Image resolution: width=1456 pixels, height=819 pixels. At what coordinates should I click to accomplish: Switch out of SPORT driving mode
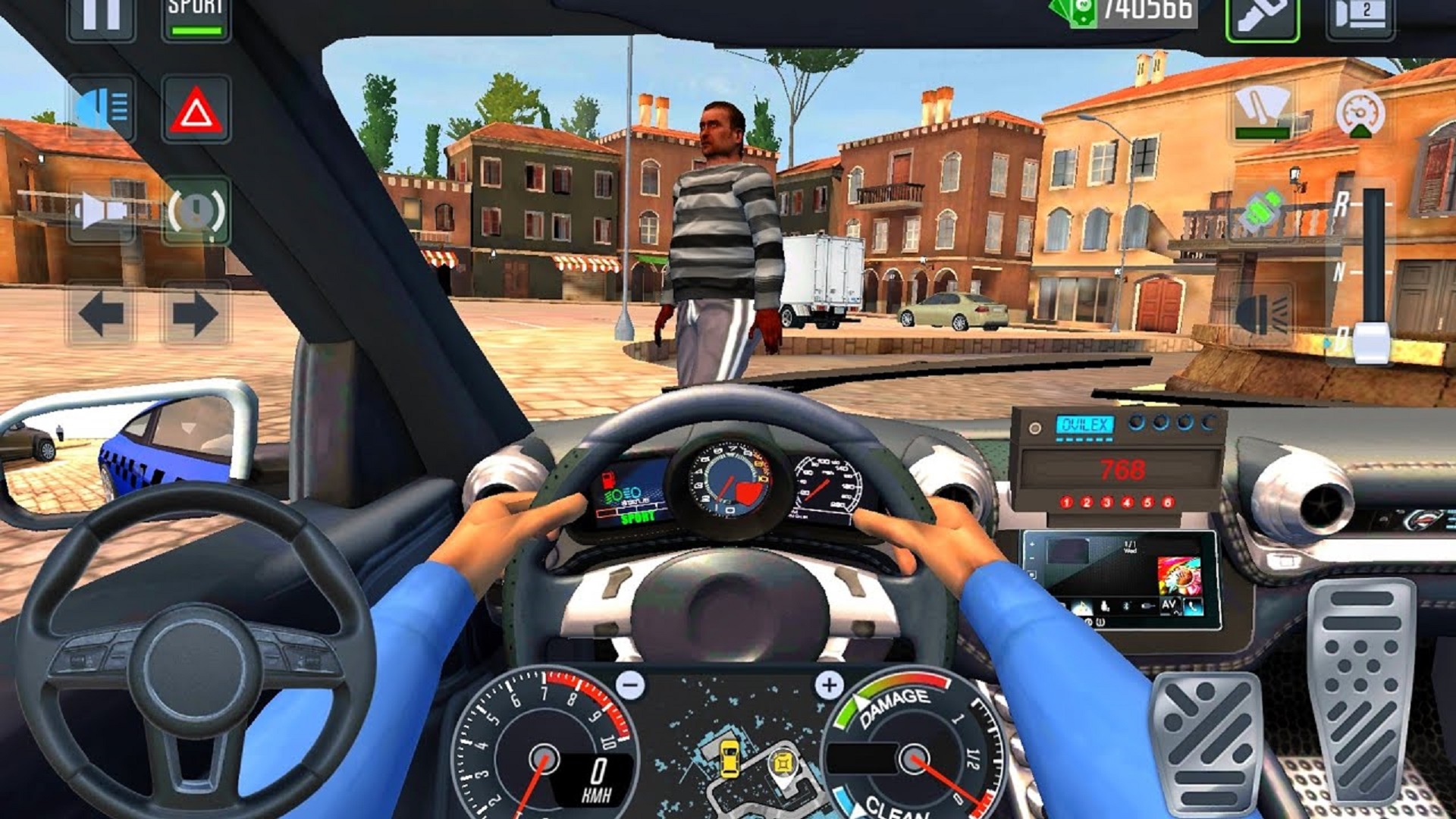point(195,17)
